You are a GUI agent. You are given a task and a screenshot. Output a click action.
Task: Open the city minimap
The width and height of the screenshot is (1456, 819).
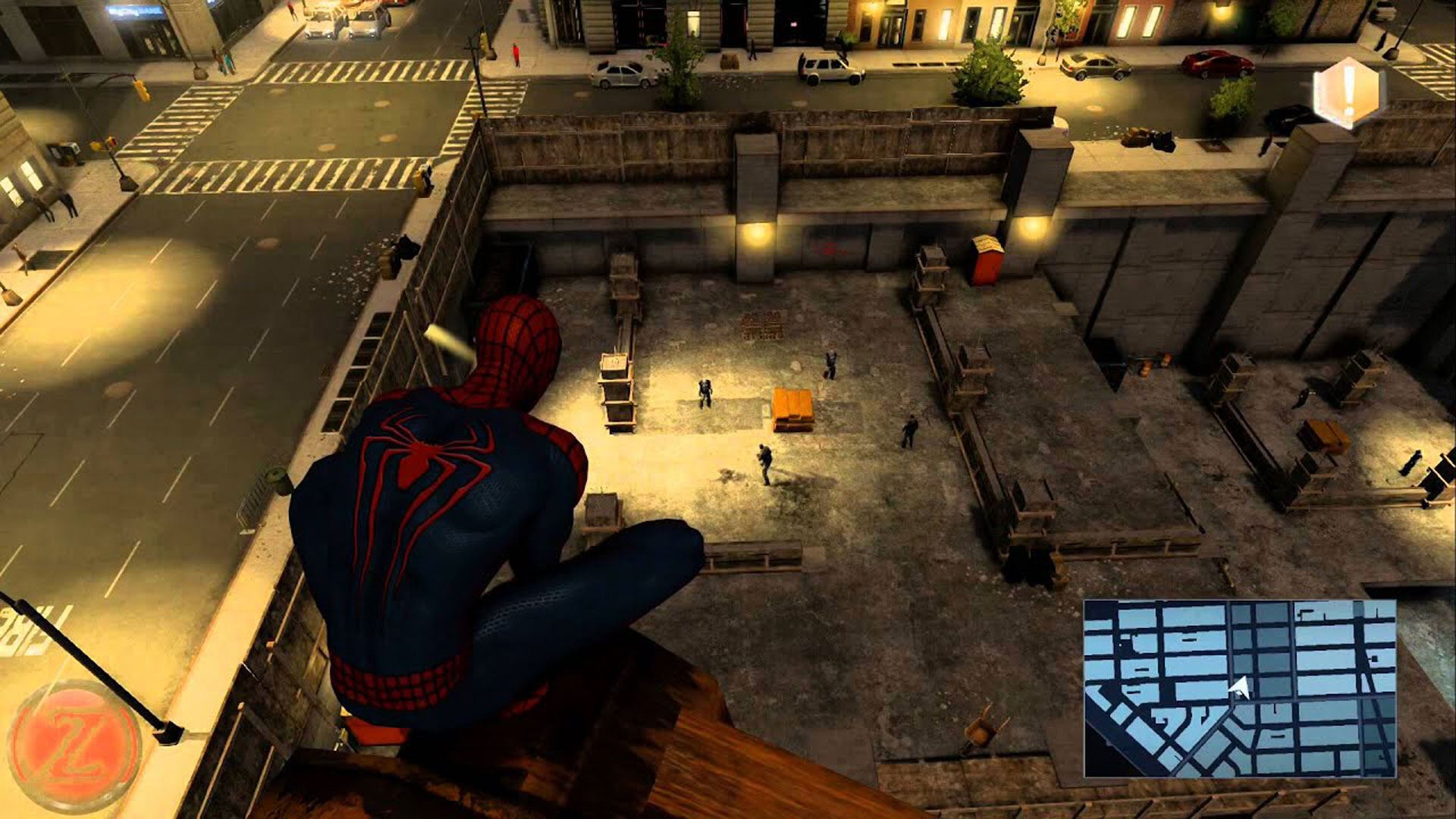click(1239, 689)
